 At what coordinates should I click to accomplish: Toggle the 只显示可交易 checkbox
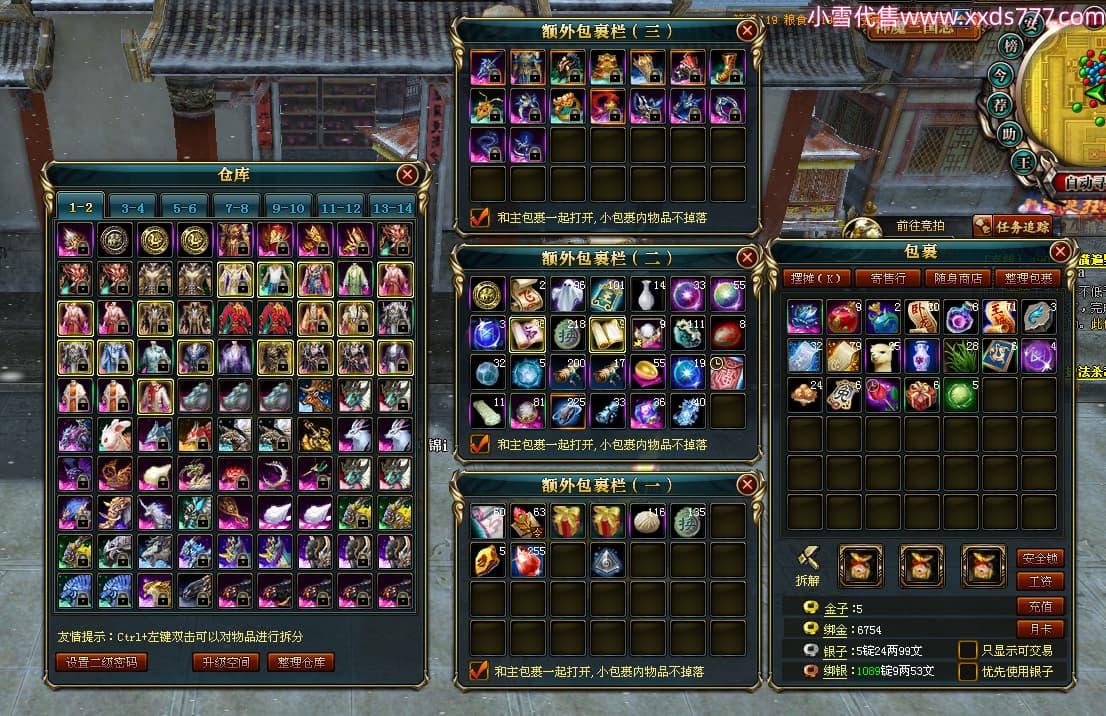click(x=967, y=650)
